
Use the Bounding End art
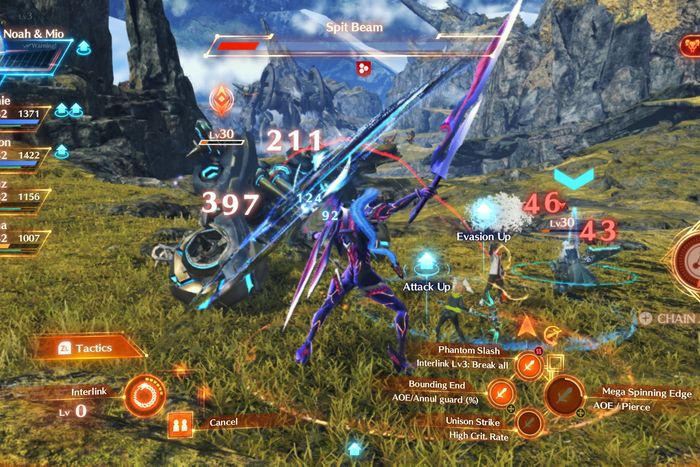pos(501,391)
